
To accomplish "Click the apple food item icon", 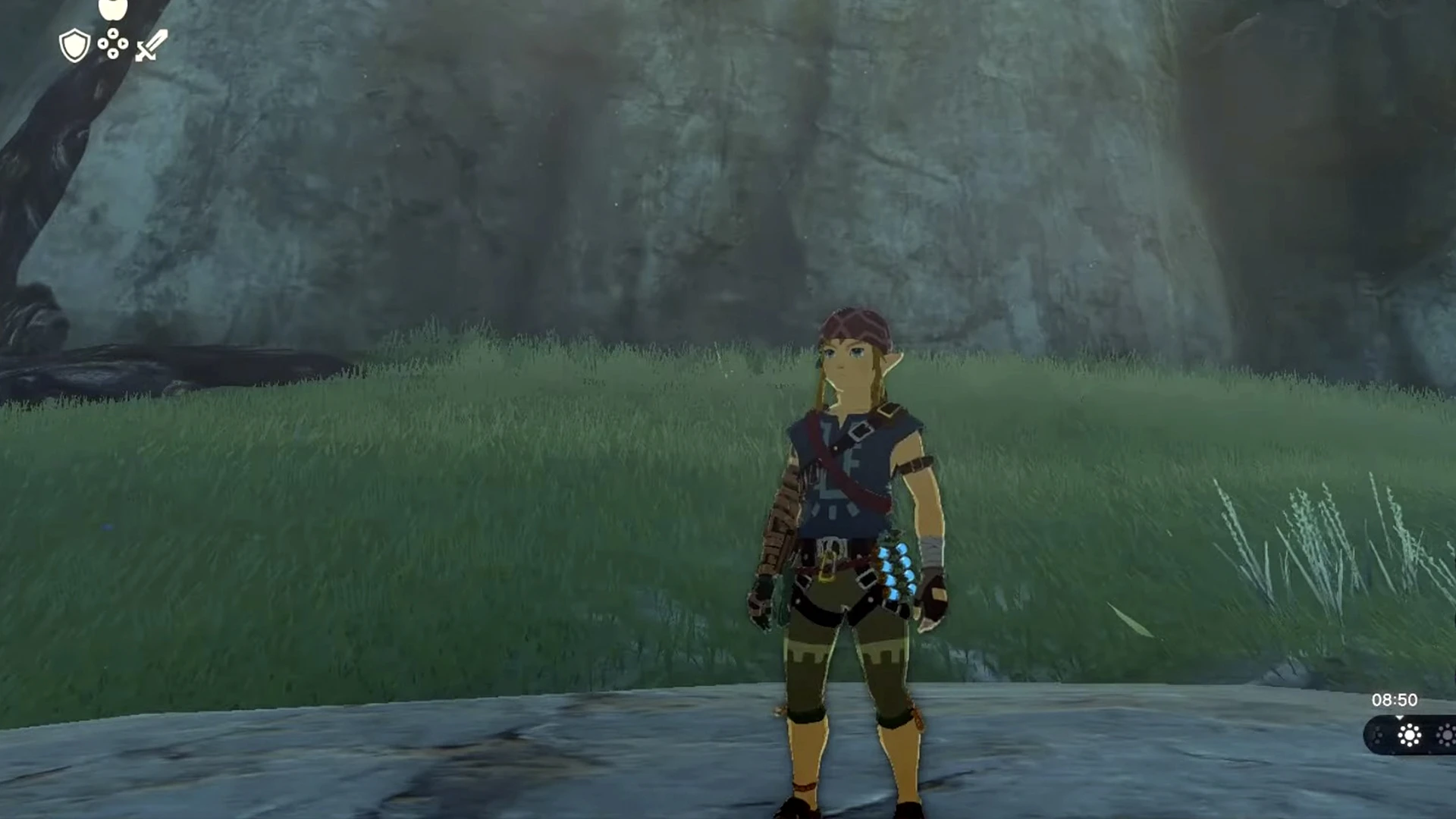I will [x=113, y=8].
